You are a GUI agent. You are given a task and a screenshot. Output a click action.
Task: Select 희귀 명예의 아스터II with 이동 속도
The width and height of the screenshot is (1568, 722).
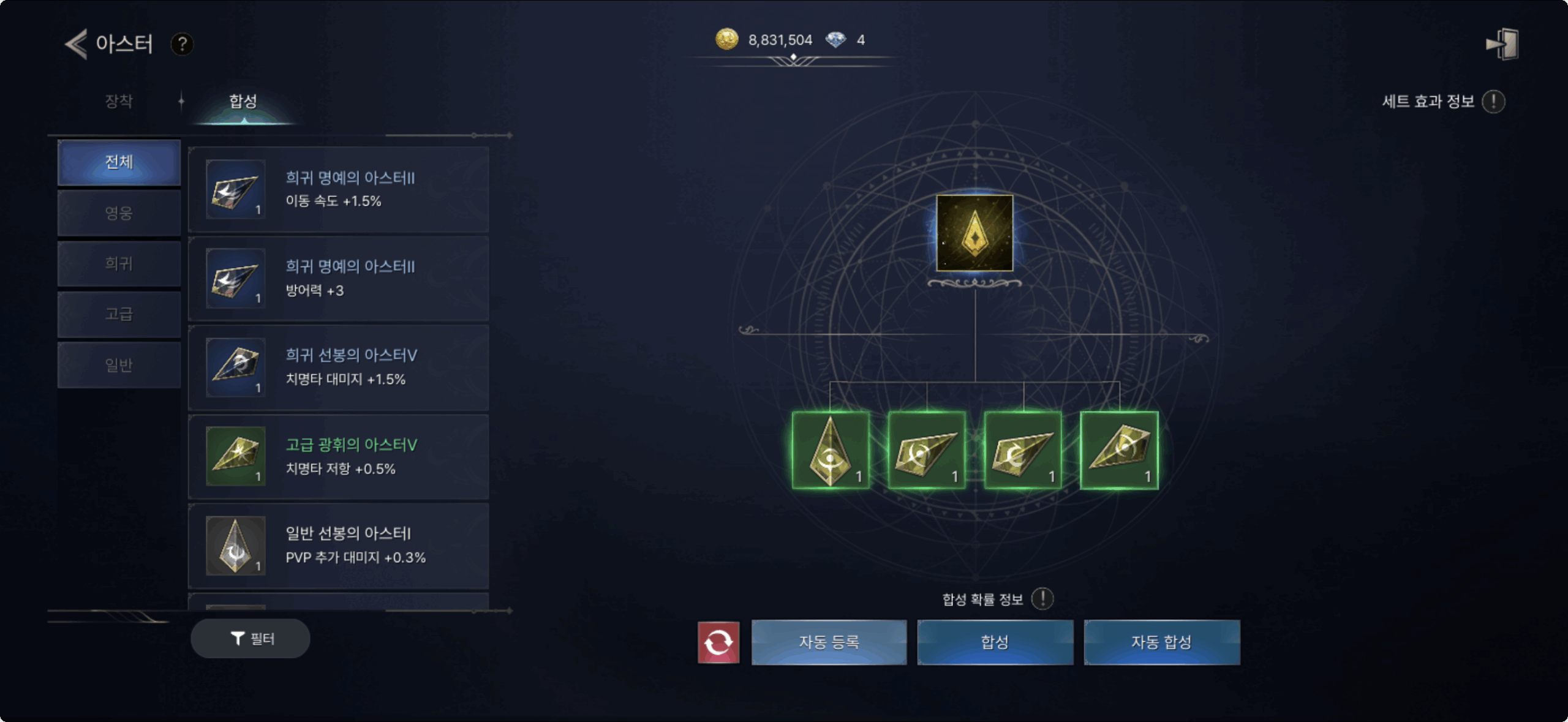pyautogui.click(x=338, y=190)
